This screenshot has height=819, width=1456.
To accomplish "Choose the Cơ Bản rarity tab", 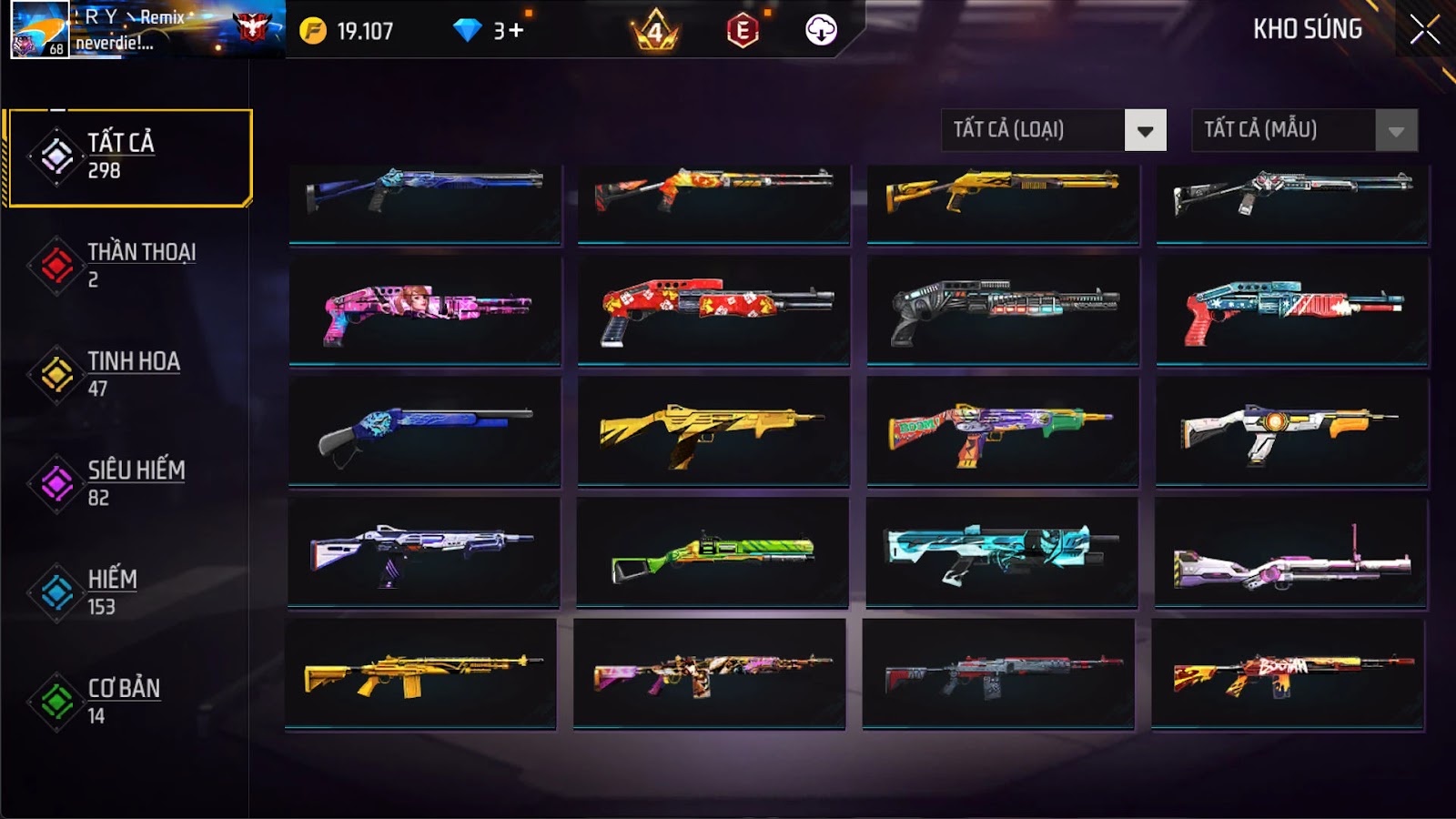I will tap(127, 702).
